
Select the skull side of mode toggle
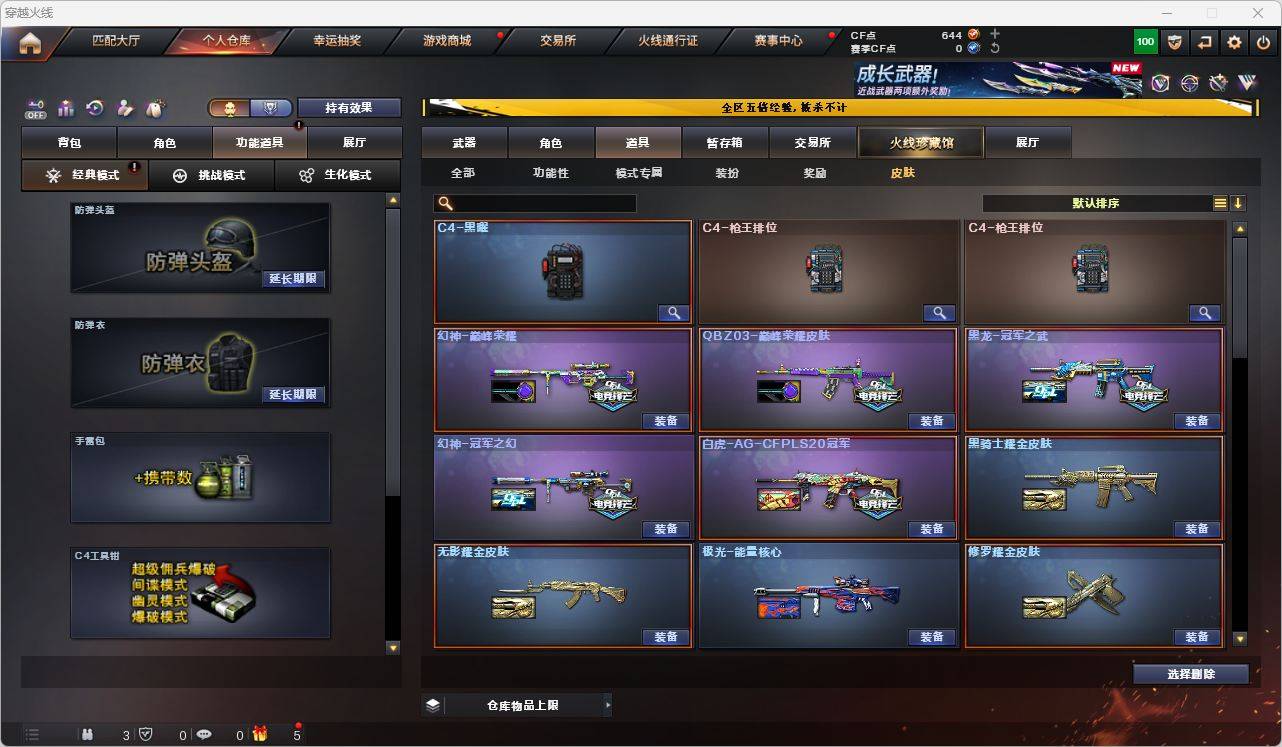(x=230, y=107)
